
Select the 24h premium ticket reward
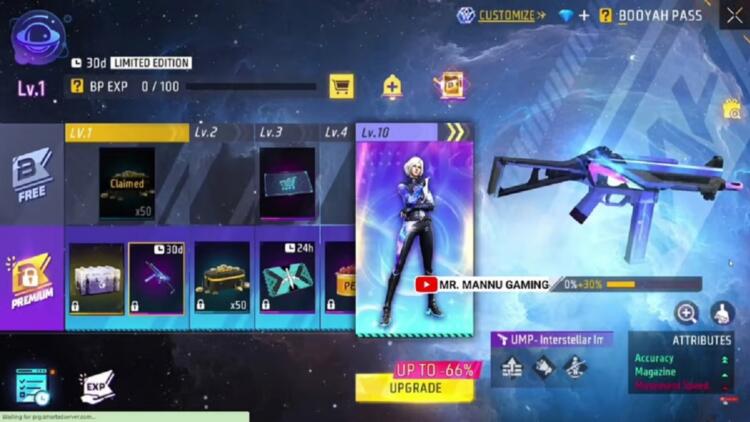(288, 278)
